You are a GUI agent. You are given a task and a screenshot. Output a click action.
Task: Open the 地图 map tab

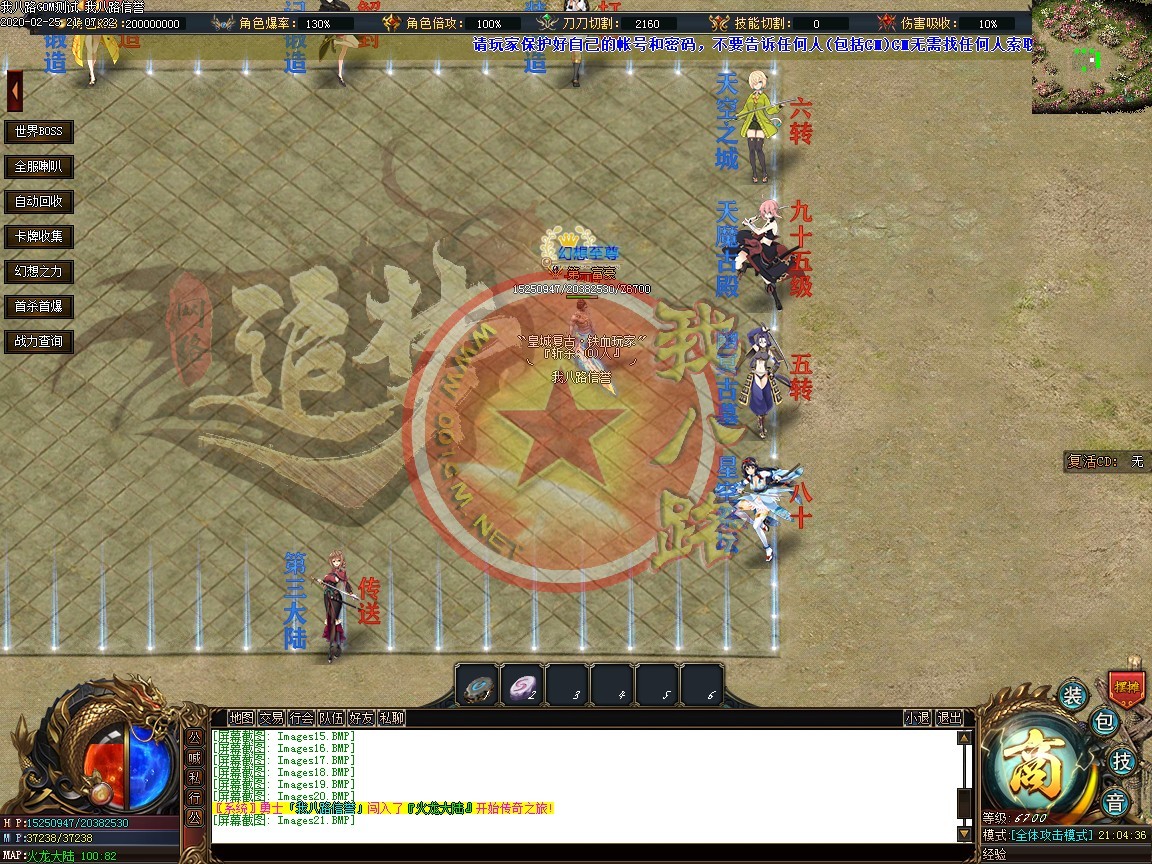(241, 718)
